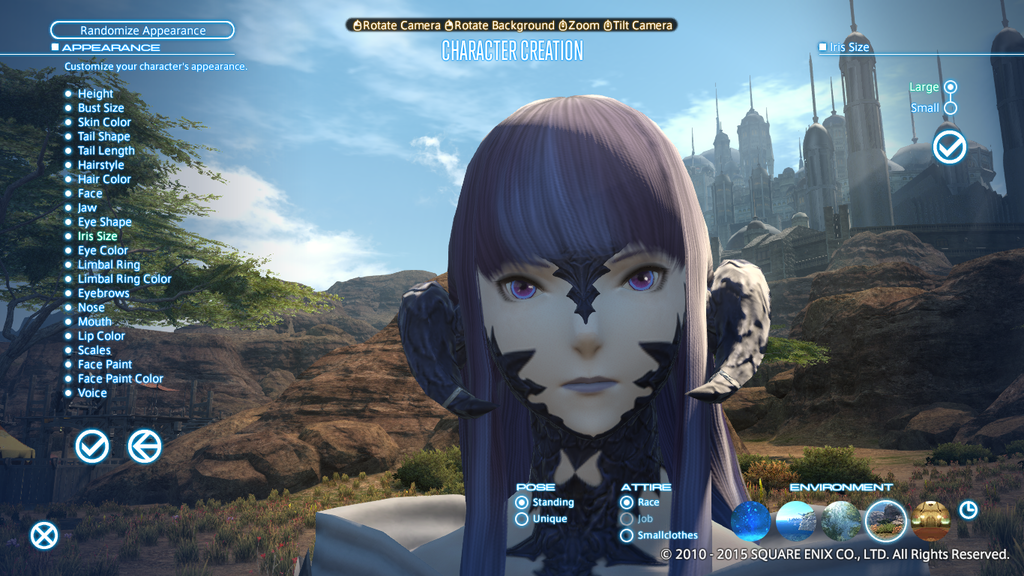This screenshot has width=1024, height=576.
Task: Select the Small iris size option
Action: click(950, 108)
